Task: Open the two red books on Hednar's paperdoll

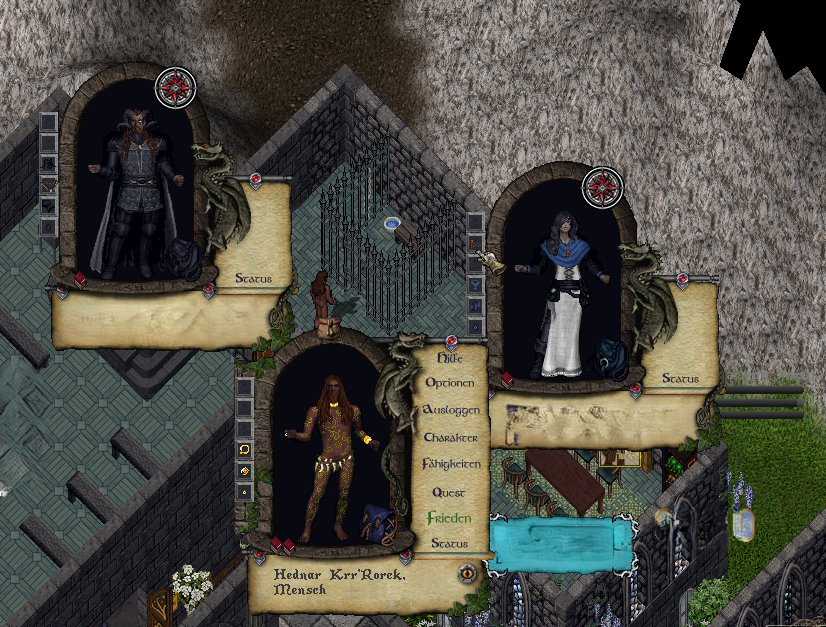Action: click(x=282, y=545)
